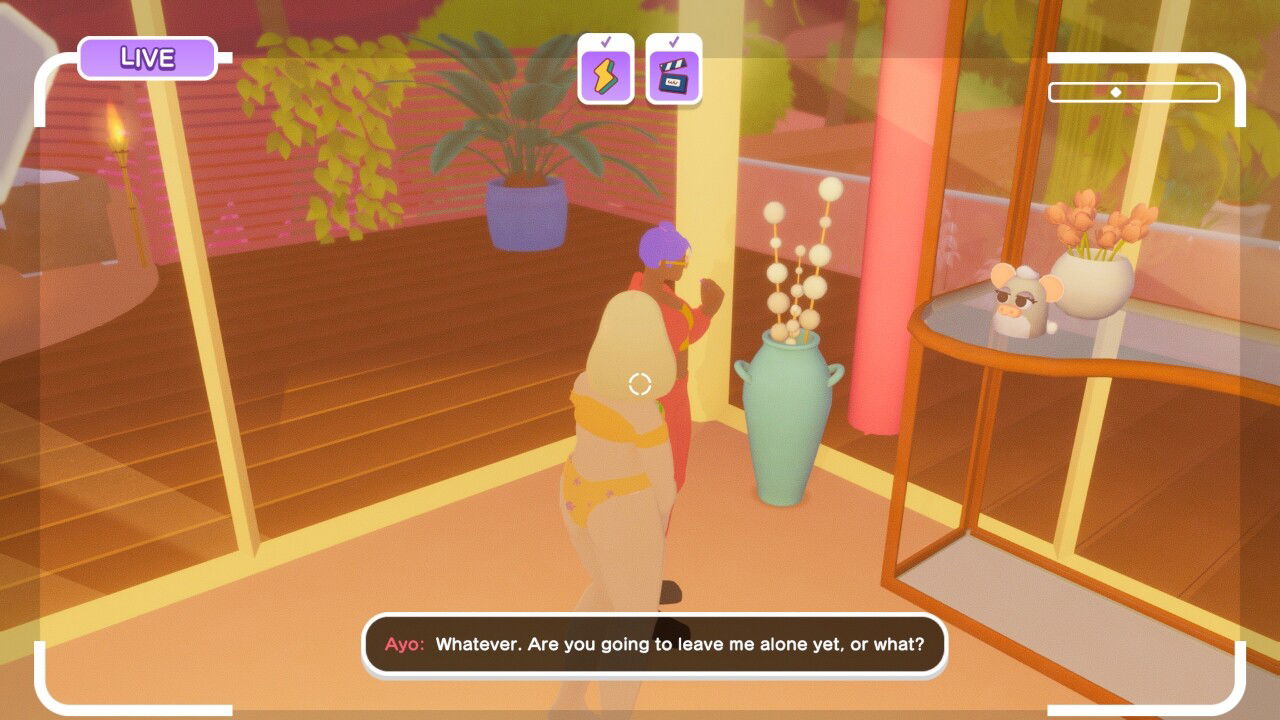Advance Ayo's dialogue box
This screenshot has height=720, width=1280.
654,645
